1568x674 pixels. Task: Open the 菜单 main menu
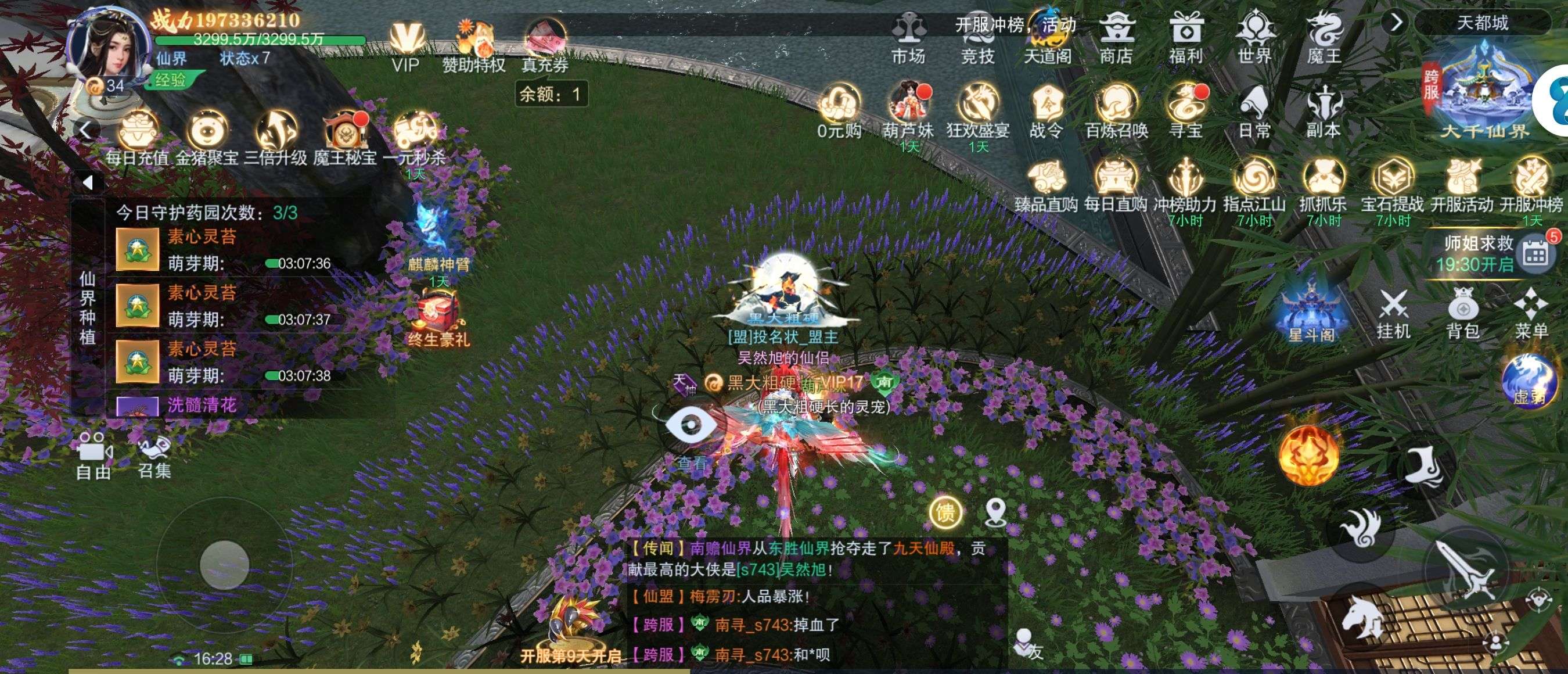tap(1531, 314)
